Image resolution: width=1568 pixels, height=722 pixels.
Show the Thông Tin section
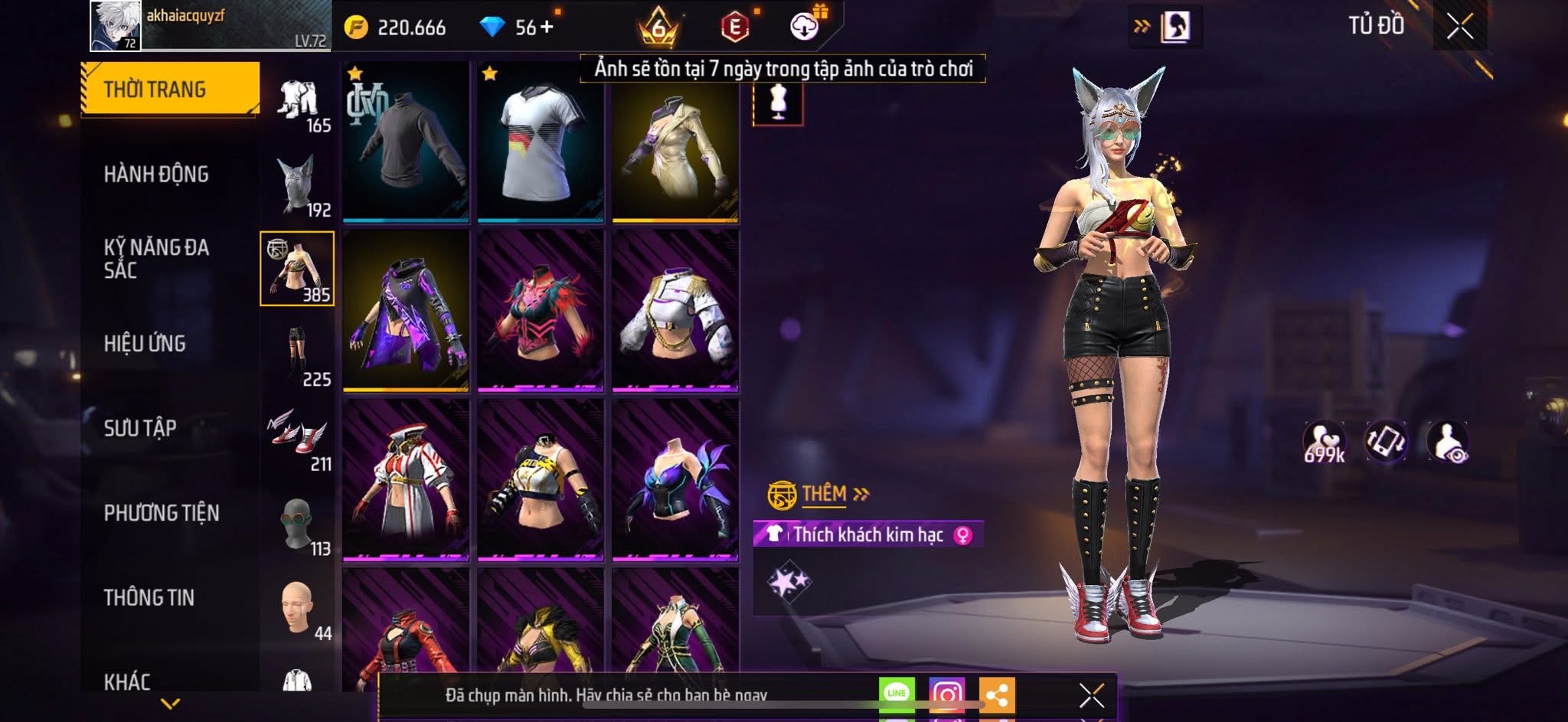click(x=149, y=597)
